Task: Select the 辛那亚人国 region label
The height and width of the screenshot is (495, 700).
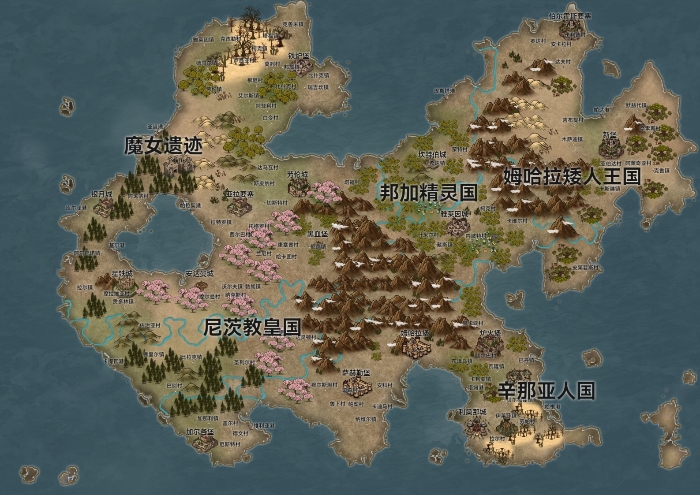Action: click(546, 390)
